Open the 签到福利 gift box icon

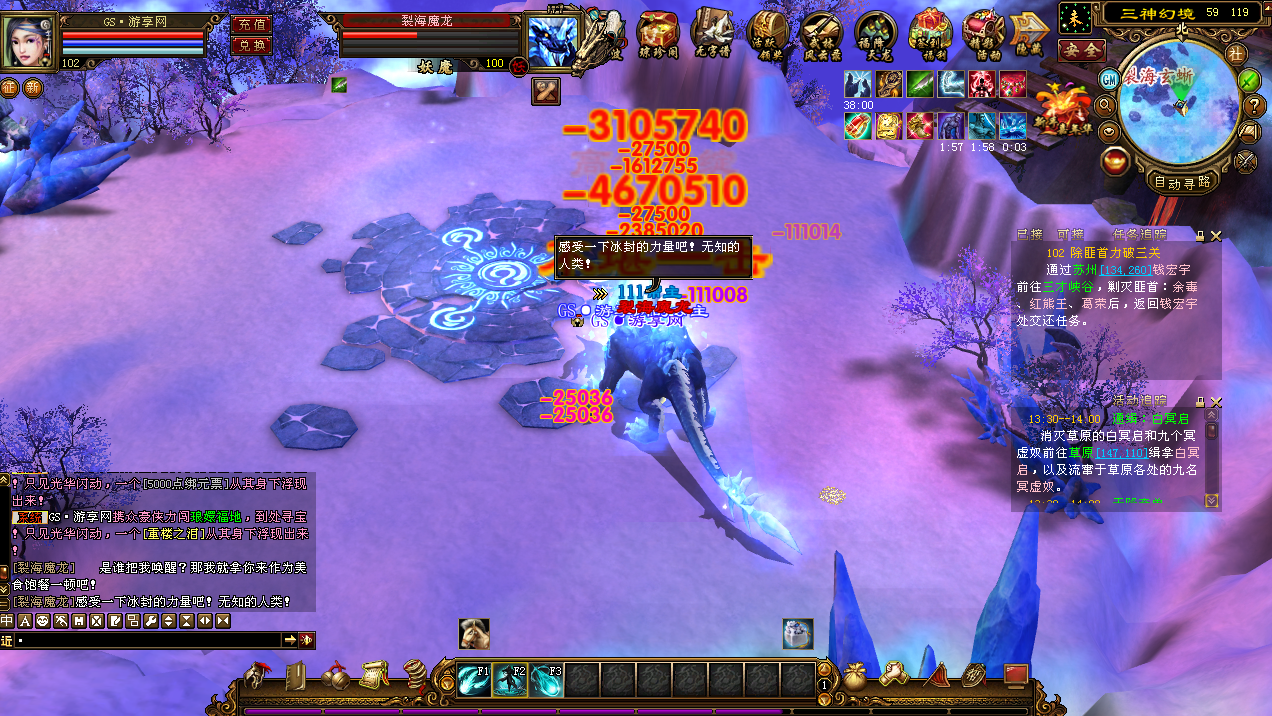(930, 34)
